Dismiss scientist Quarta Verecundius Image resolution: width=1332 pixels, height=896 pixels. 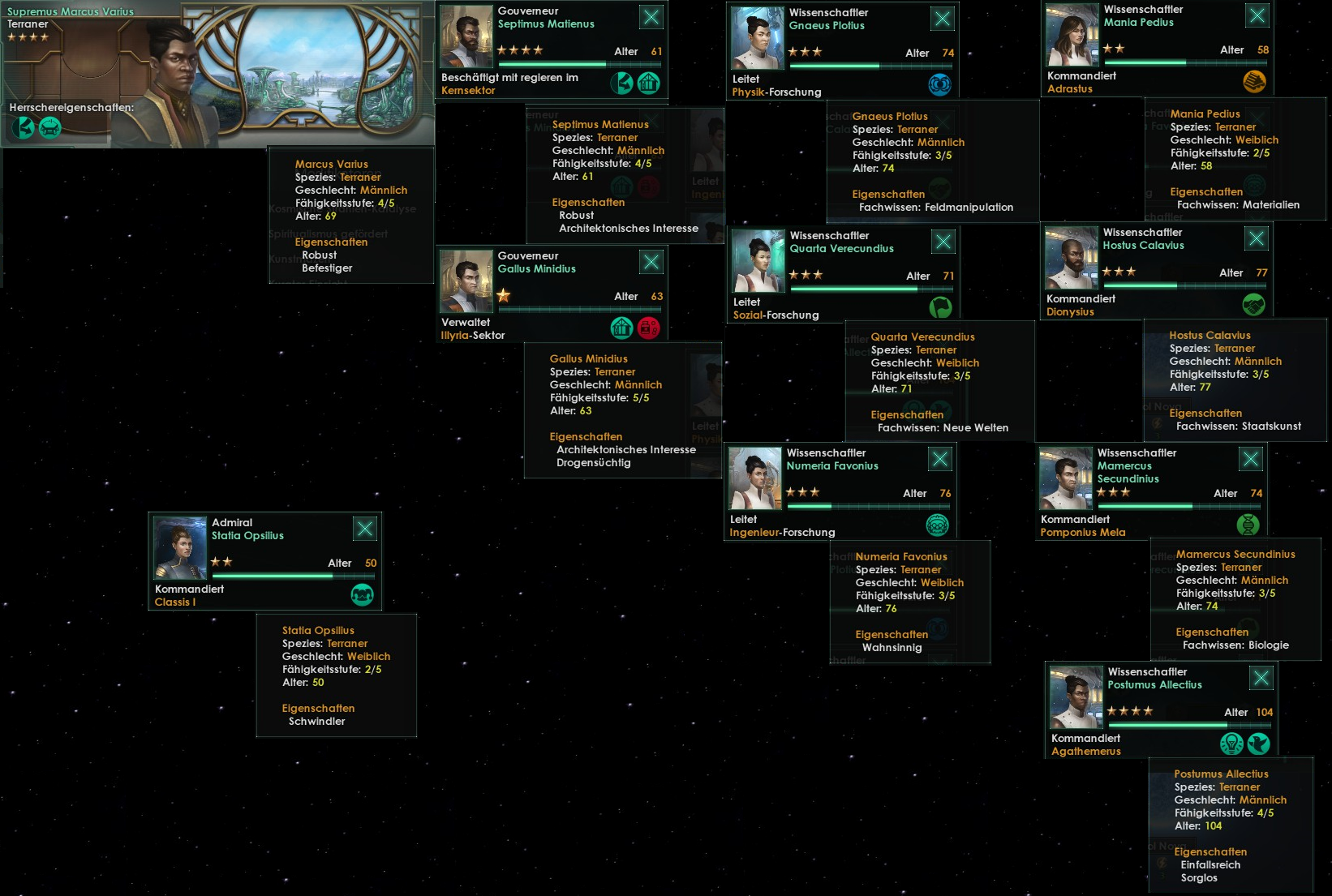tap(943, 242)
